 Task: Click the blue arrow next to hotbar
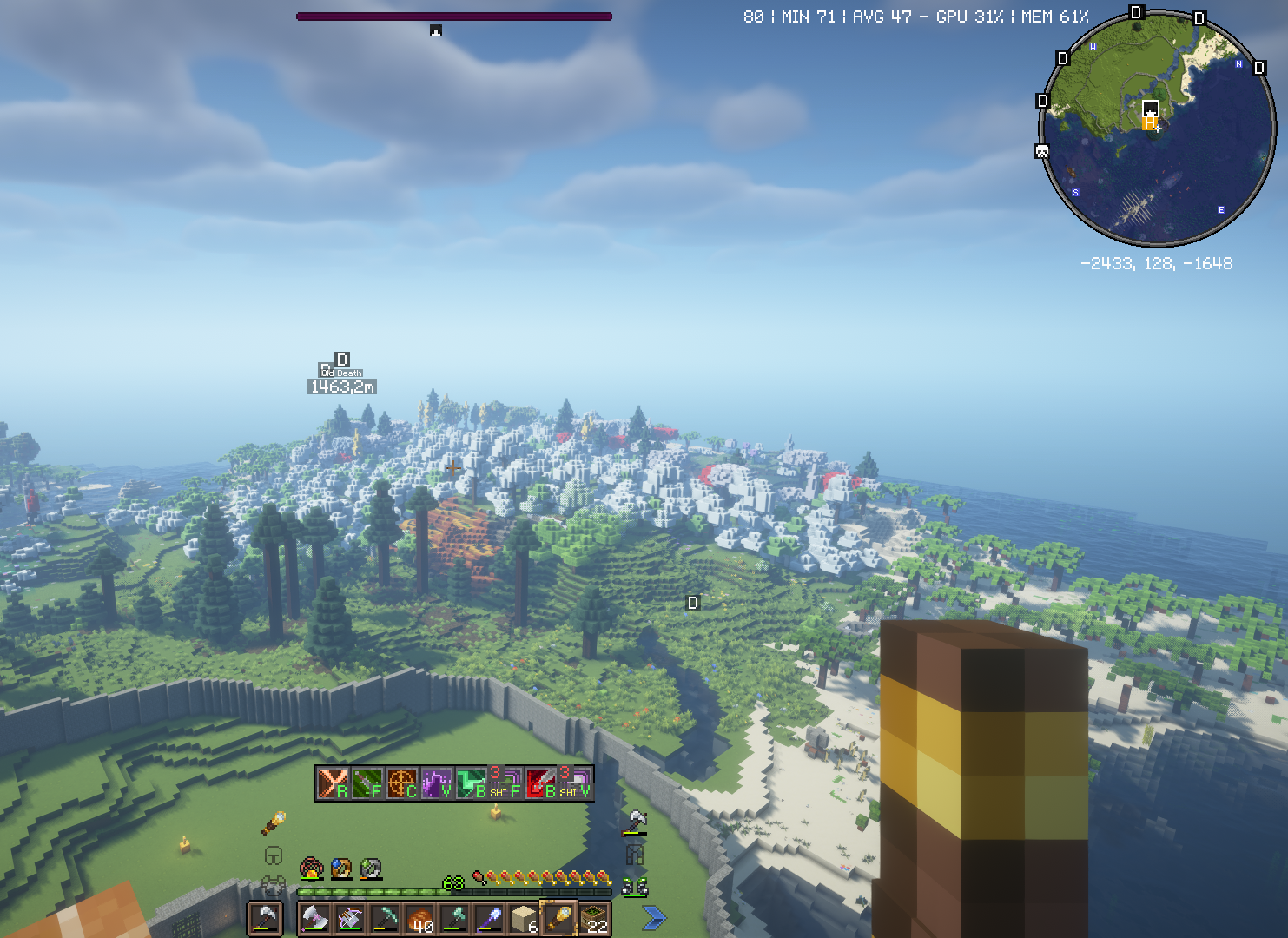(x=654, y=917)
